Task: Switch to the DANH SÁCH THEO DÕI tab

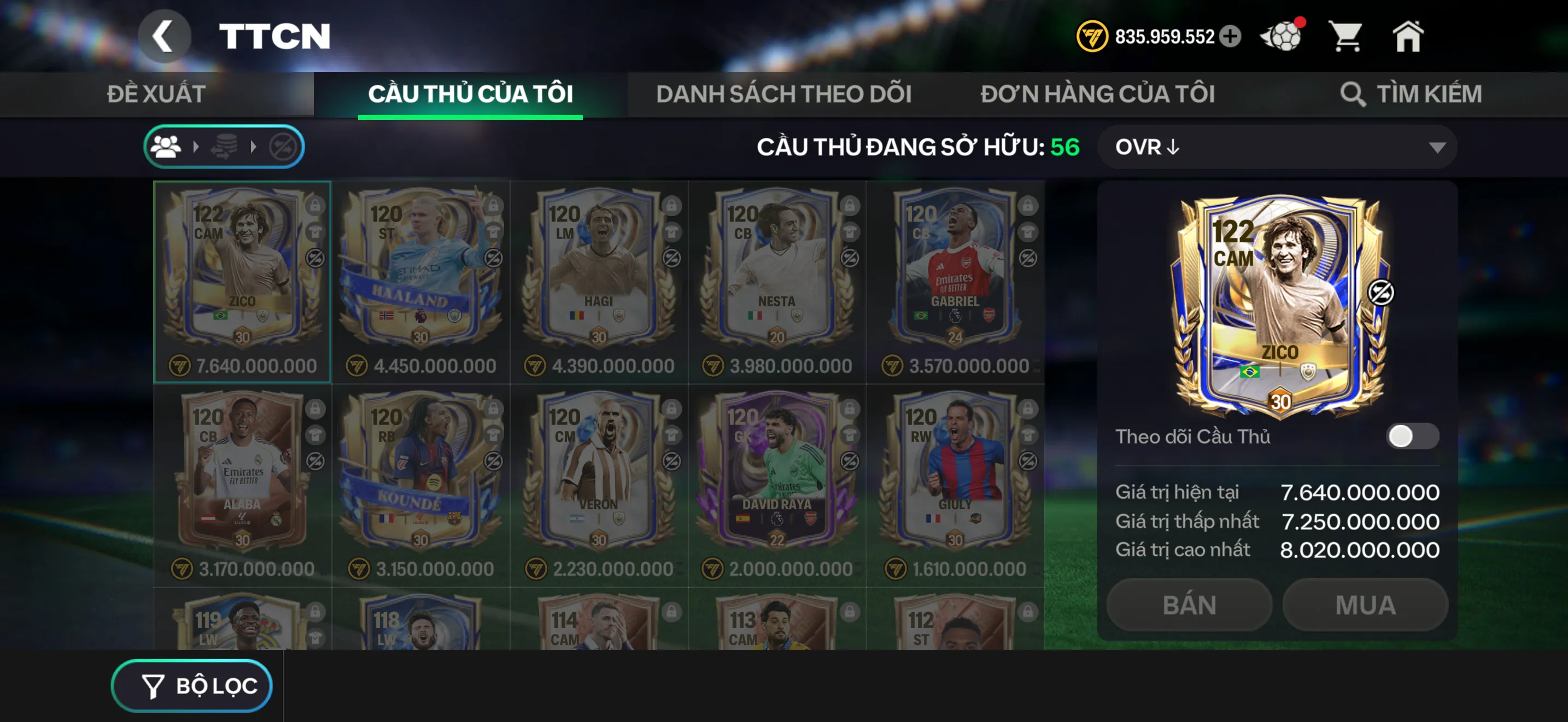Action: (x=783, y=93)
